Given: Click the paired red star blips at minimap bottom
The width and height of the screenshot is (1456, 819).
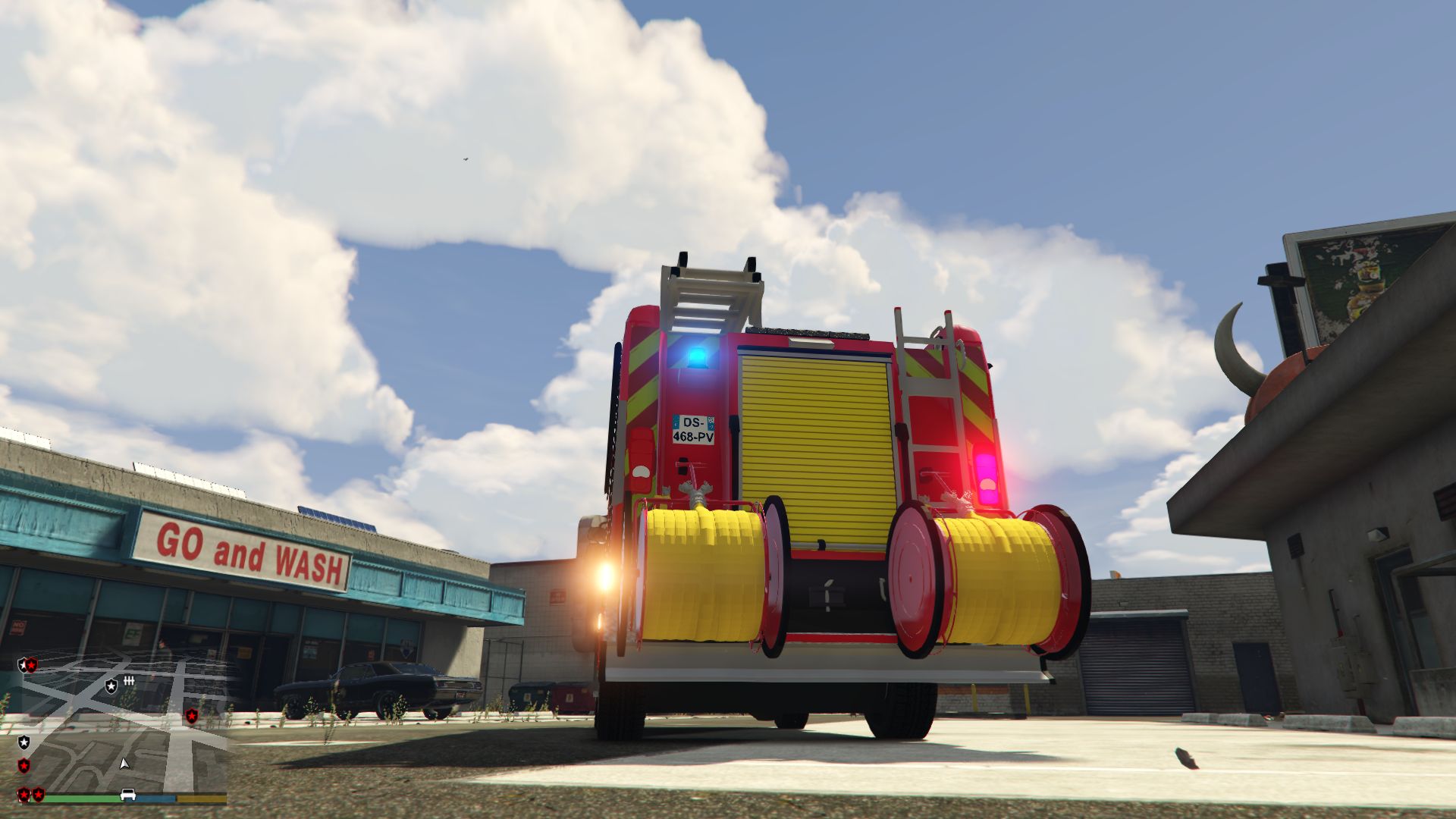Looking at the screenshot, I should click(x=31, y=795).
